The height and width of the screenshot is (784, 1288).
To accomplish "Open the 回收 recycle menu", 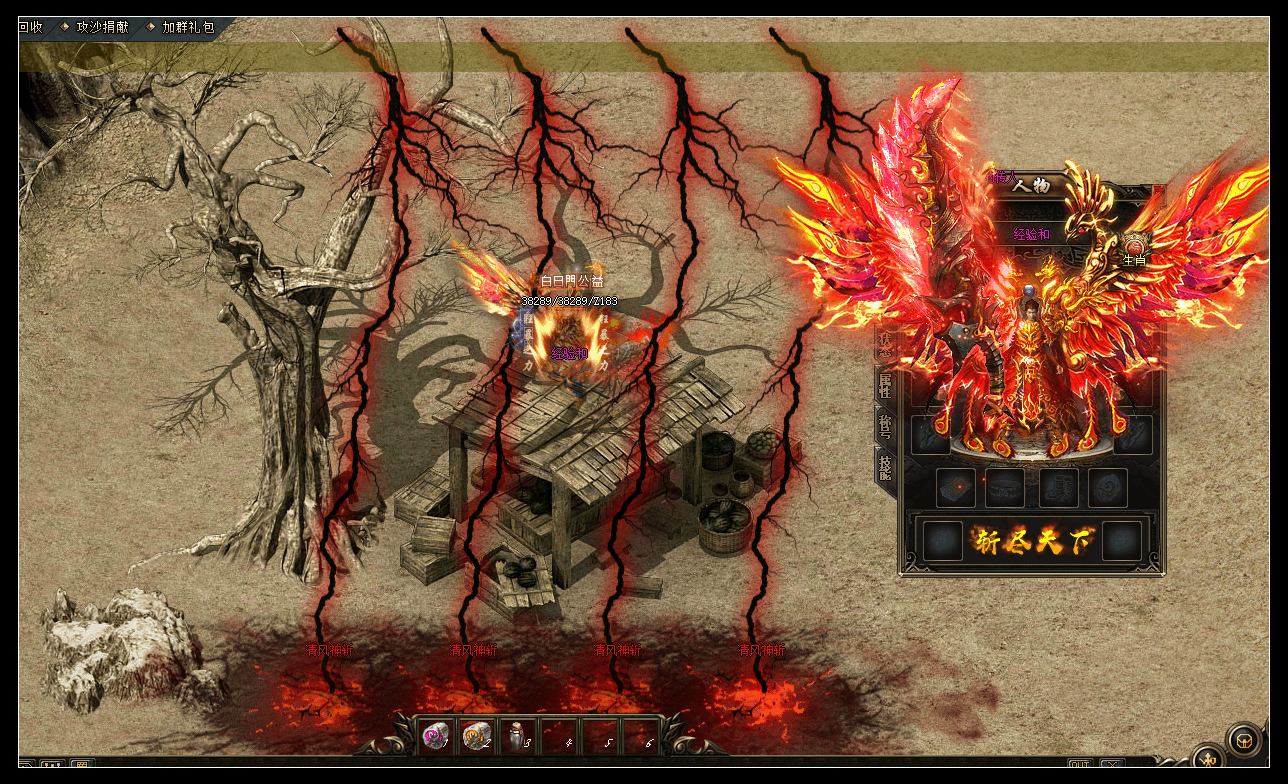I will coord(30,27).
